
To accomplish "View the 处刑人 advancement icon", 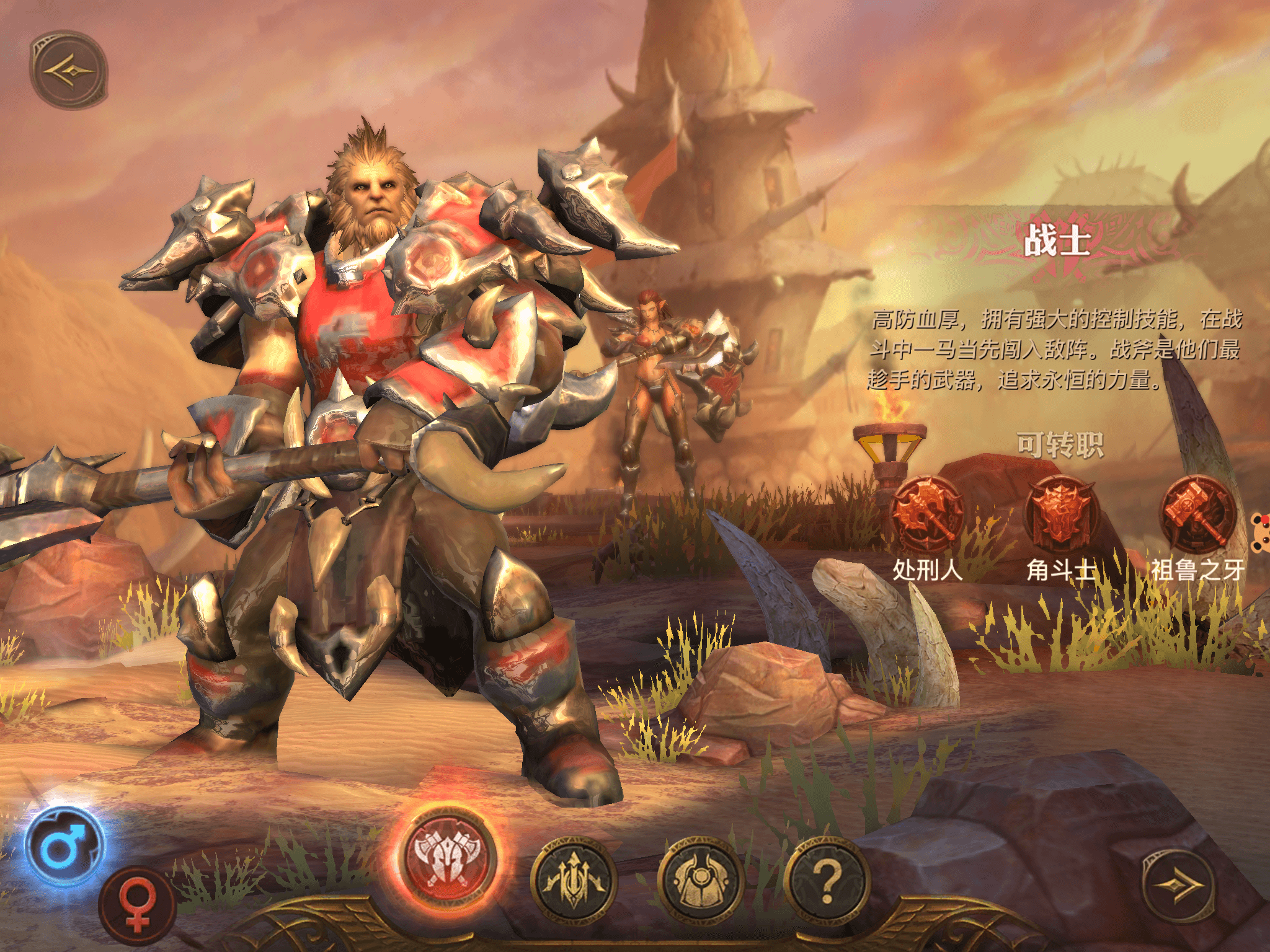I will [926, 514].
